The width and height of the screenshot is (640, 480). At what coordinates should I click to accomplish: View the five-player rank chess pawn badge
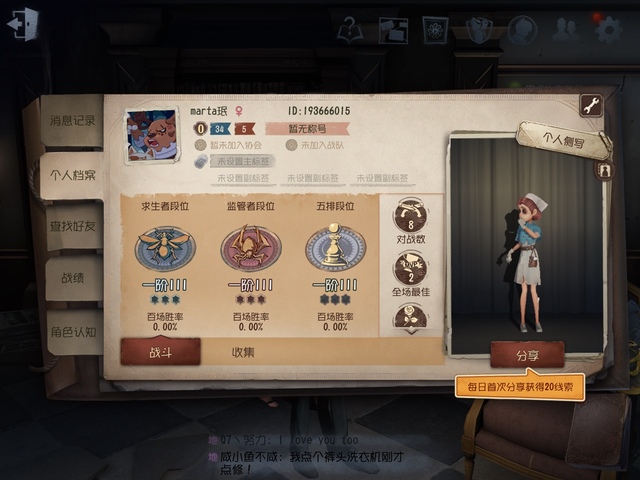click(x=336, y=247)
